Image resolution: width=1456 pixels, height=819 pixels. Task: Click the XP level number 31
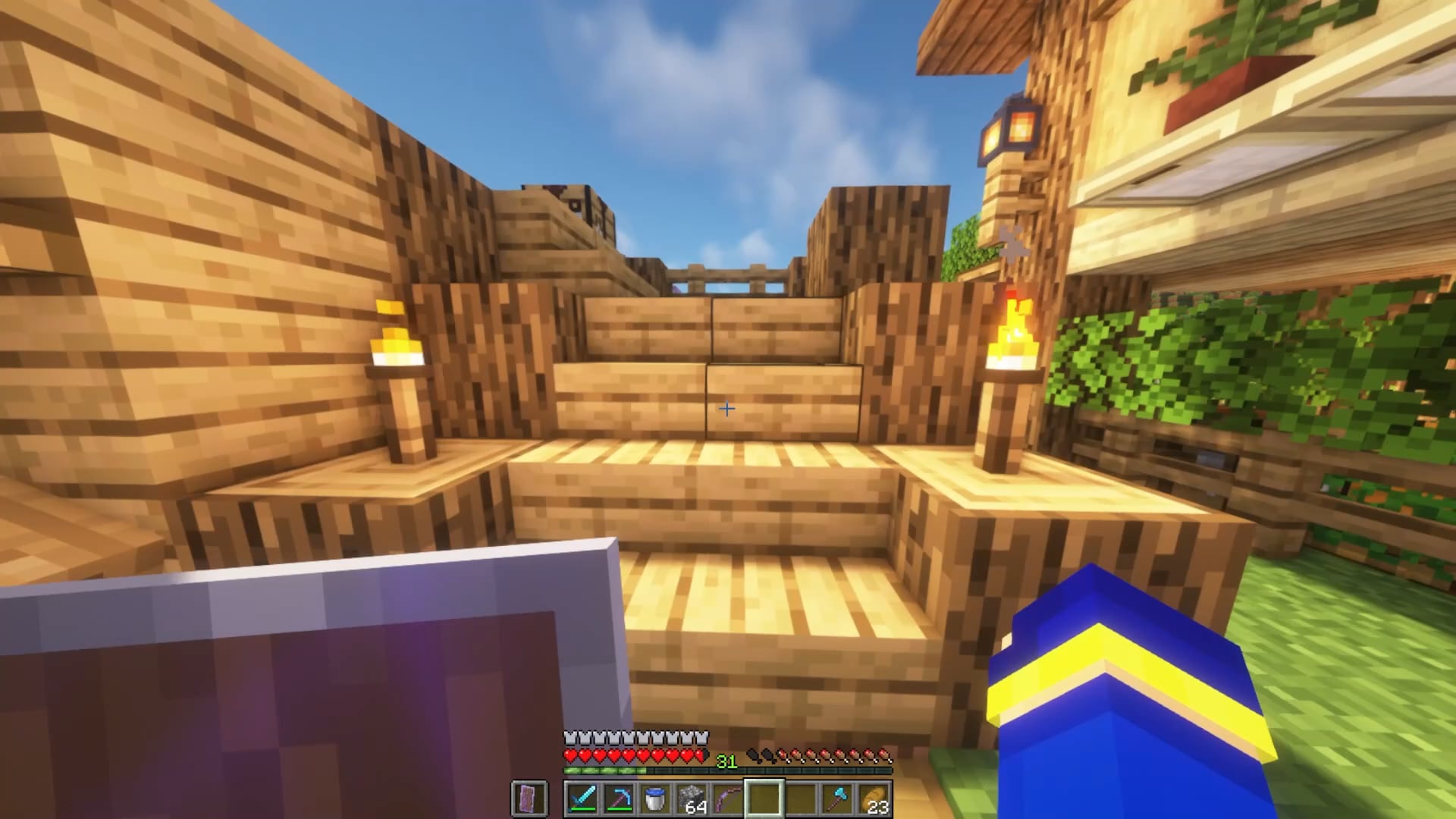[x=726, y=761]
